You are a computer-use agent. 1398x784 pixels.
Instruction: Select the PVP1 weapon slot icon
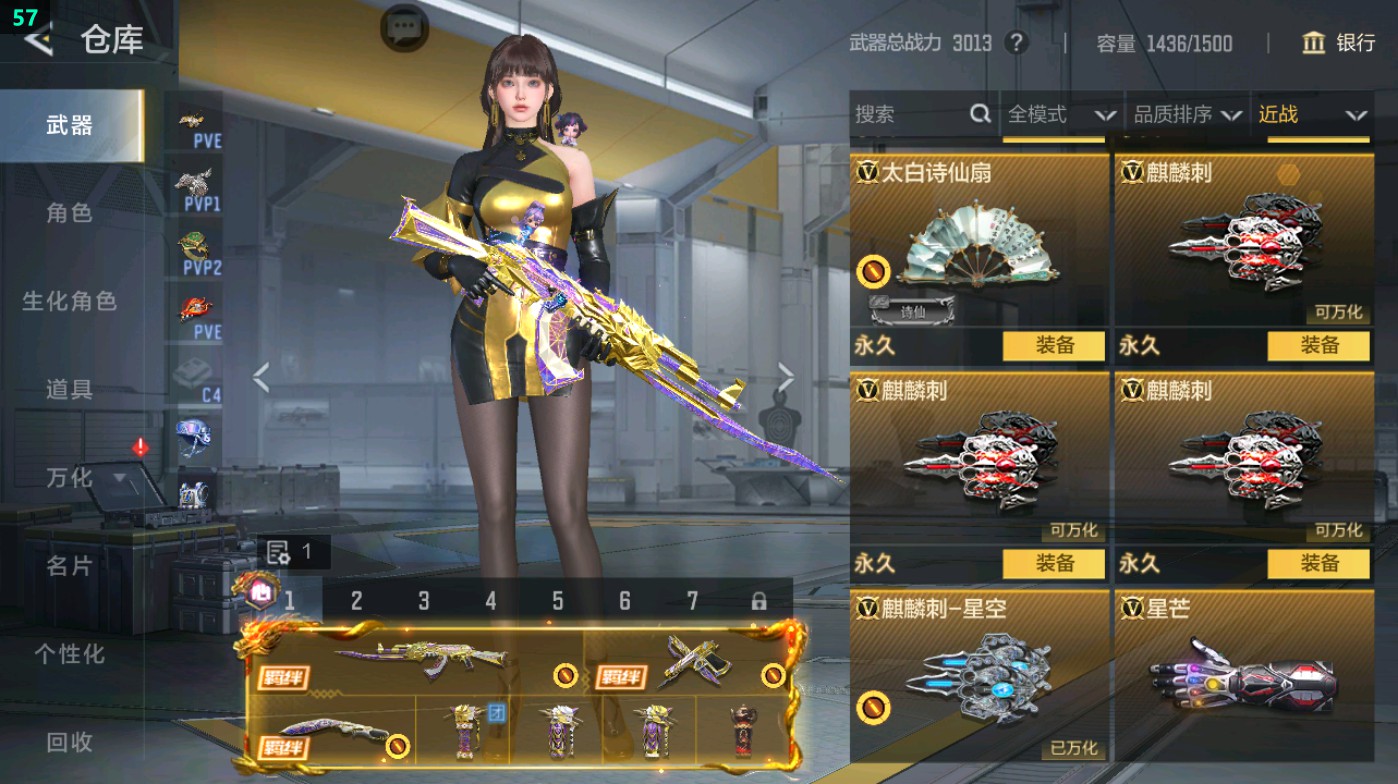[196, 186]
